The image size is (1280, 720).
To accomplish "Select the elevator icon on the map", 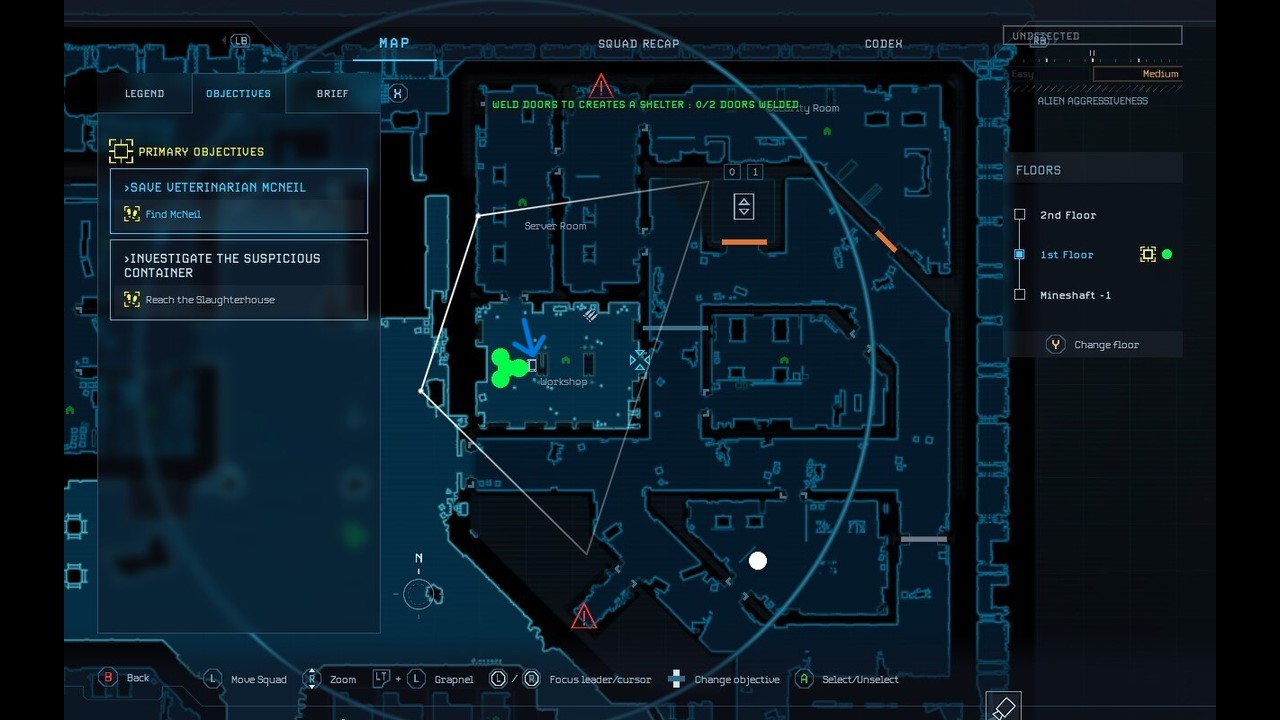I will pyautogui.click(x=743, y=206).
